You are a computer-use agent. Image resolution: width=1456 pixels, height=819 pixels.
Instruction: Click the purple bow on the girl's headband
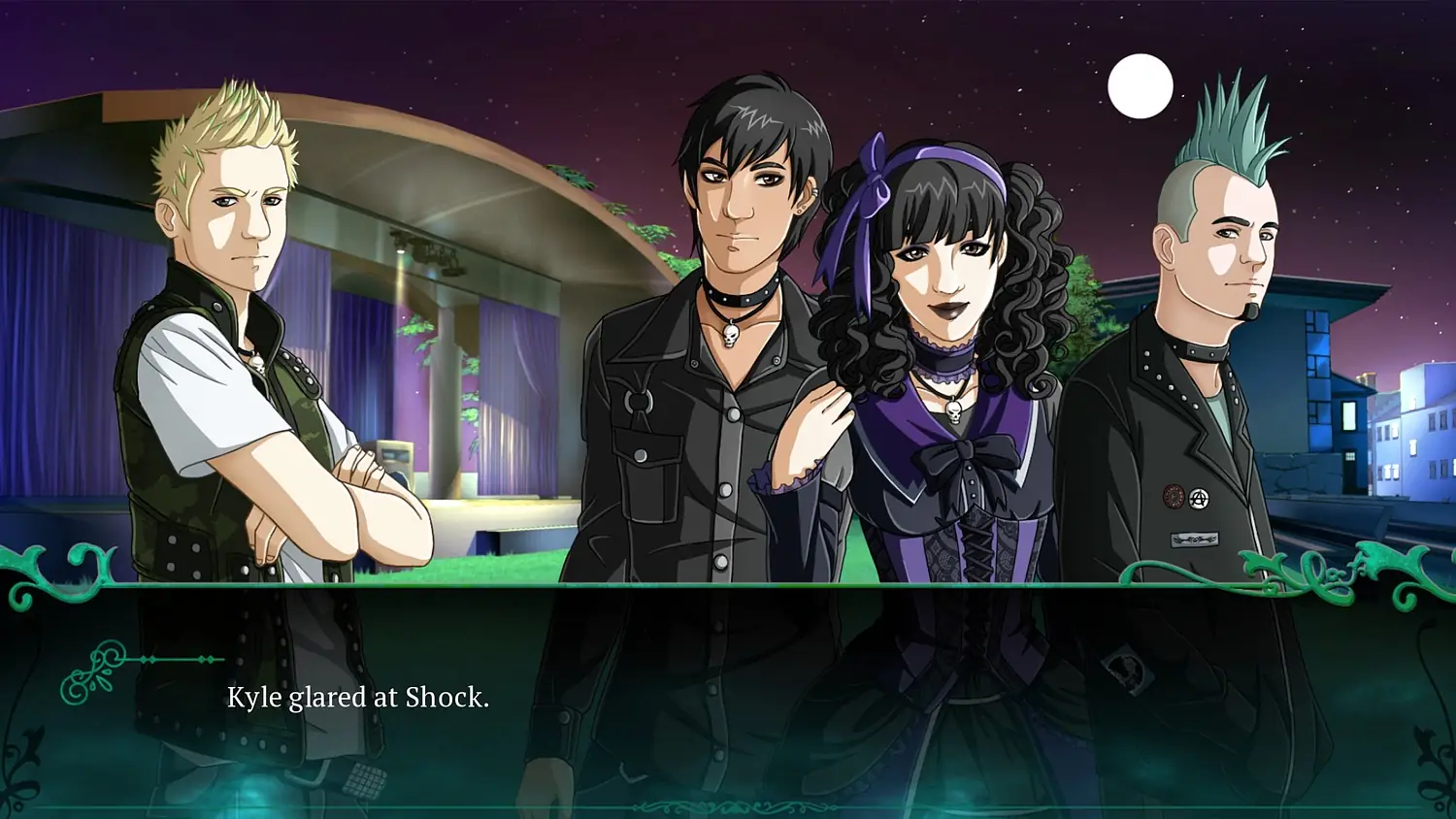(874, 180)
